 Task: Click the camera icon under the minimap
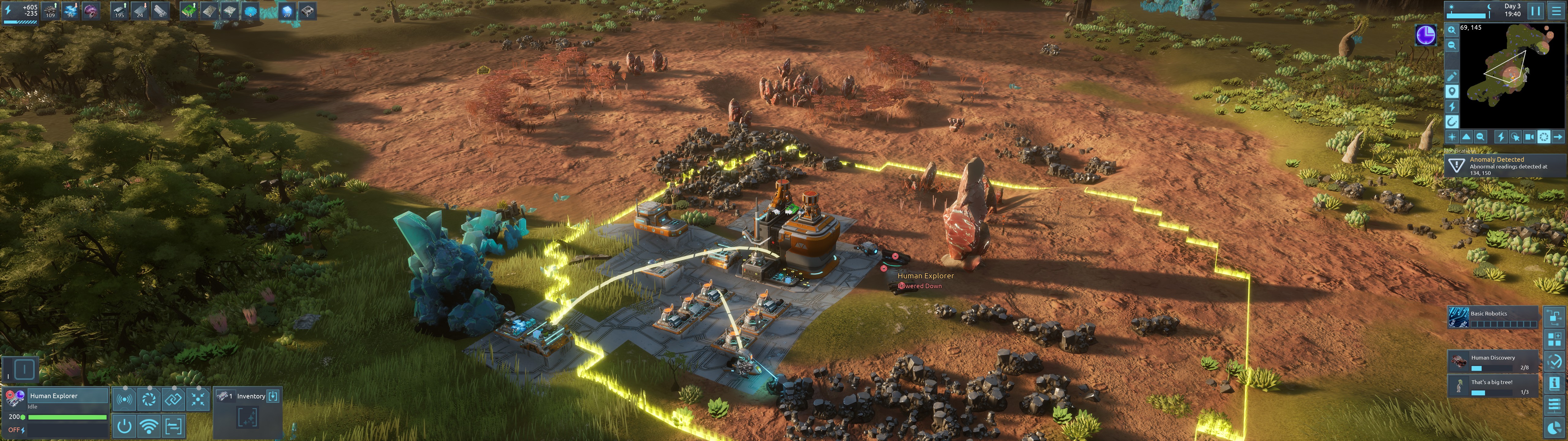[1529, 137]
